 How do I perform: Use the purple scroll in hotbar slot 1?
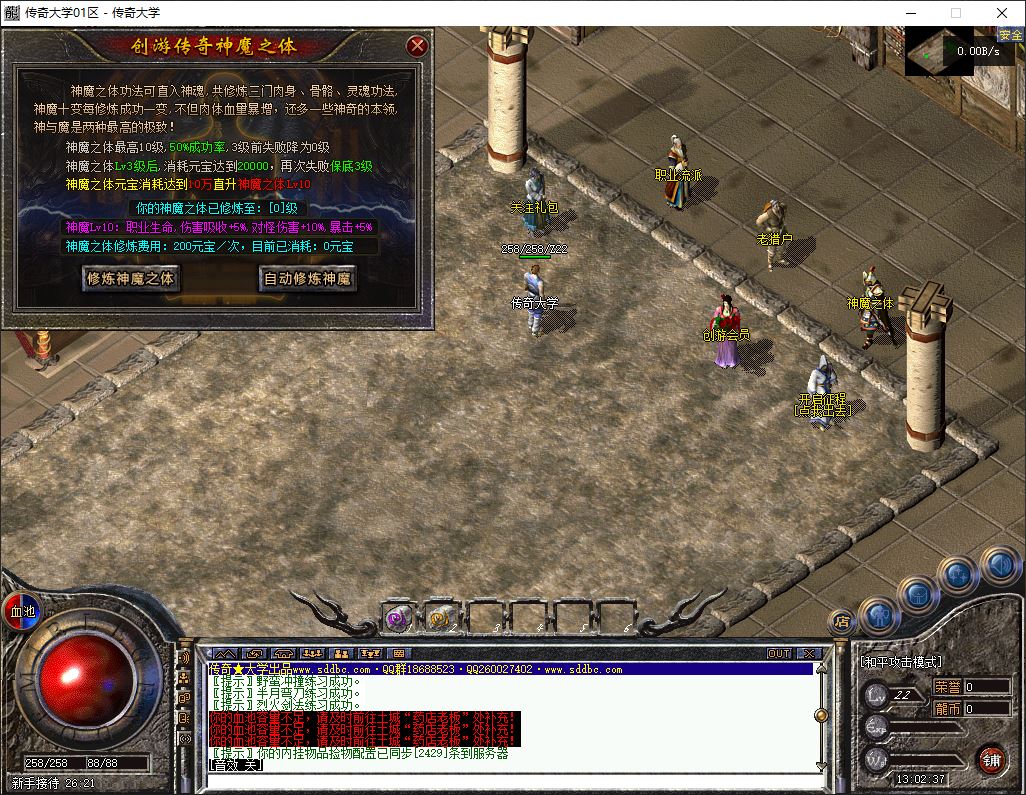[399, 618]
